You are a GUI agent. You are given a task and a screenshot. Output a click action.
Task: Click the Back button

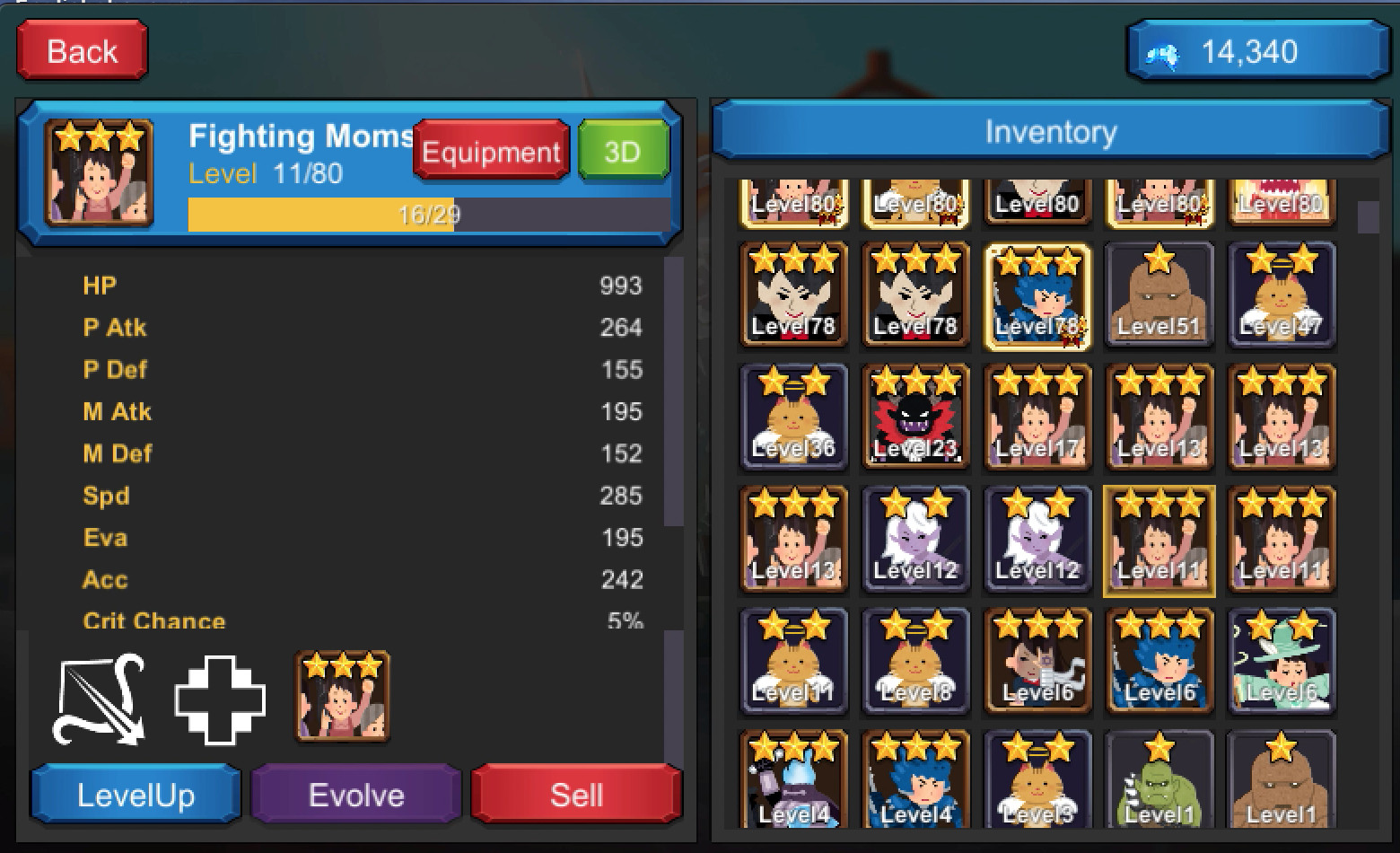click(81, 51)
